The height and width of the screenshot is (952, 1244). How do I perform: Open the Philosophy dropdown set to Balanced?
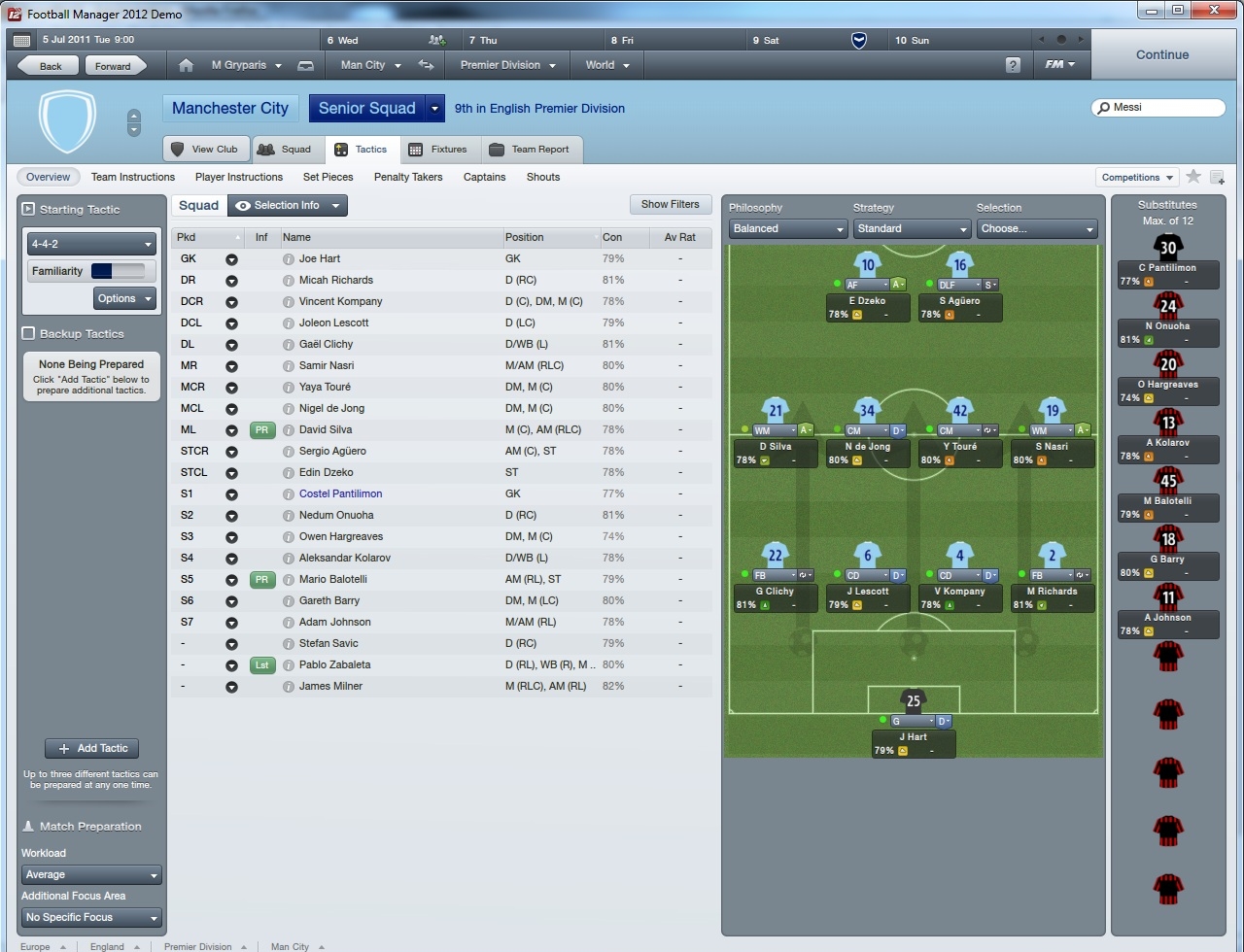click(x=787, y=228)
